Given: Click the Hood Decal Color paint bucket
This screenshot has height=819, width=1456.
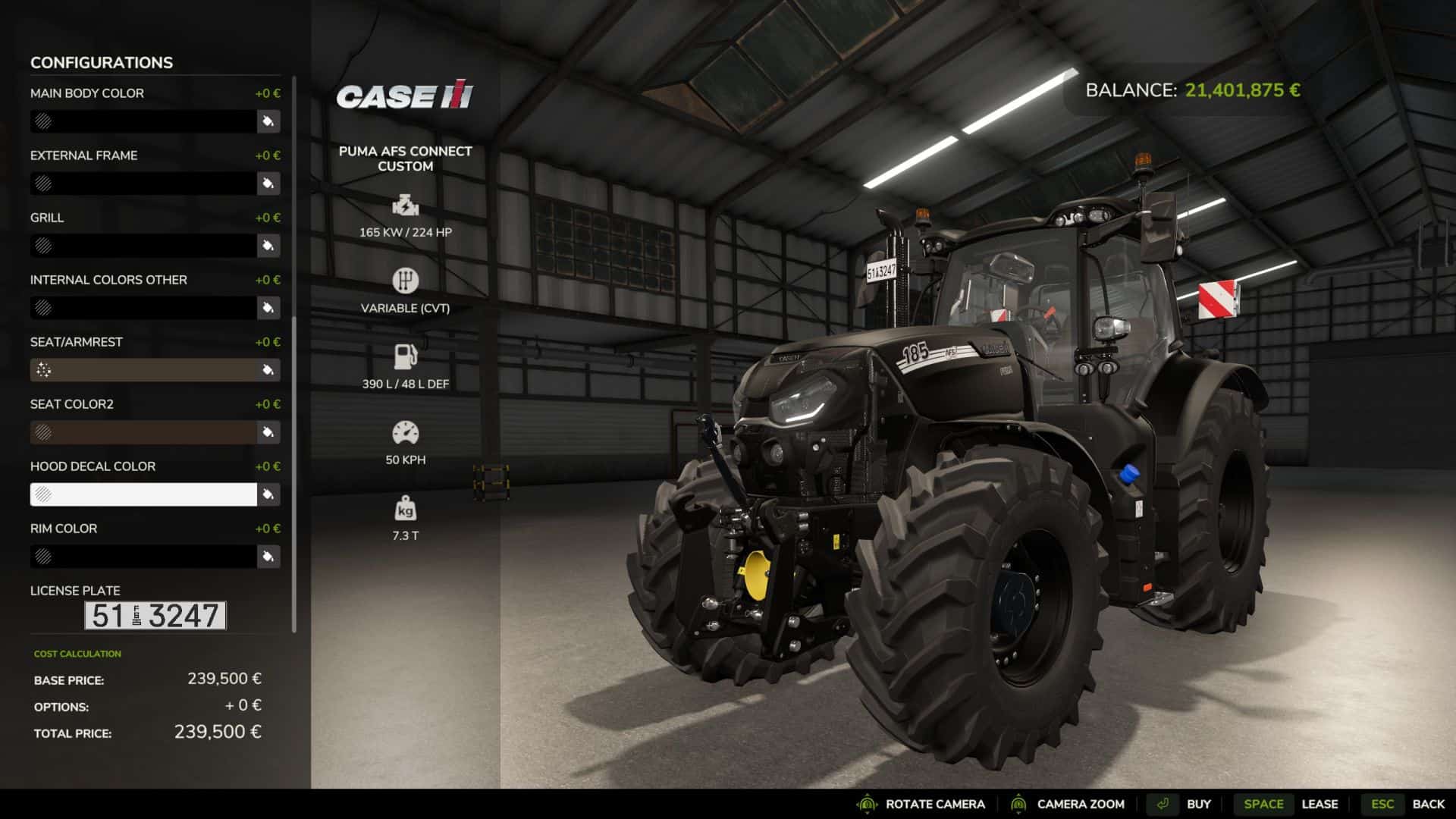Looking at the screenshot, I should tap(268, 494).
